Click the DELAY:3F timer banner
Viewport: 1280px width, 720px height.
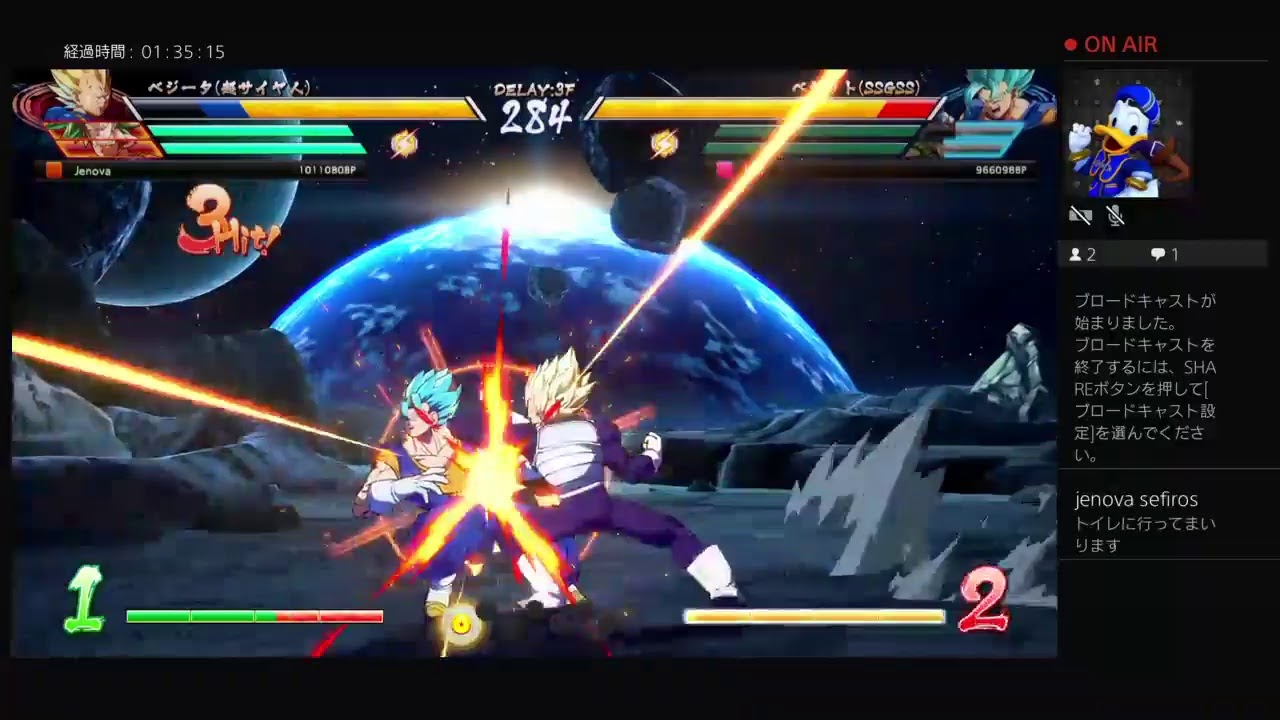tap(533, 90)
